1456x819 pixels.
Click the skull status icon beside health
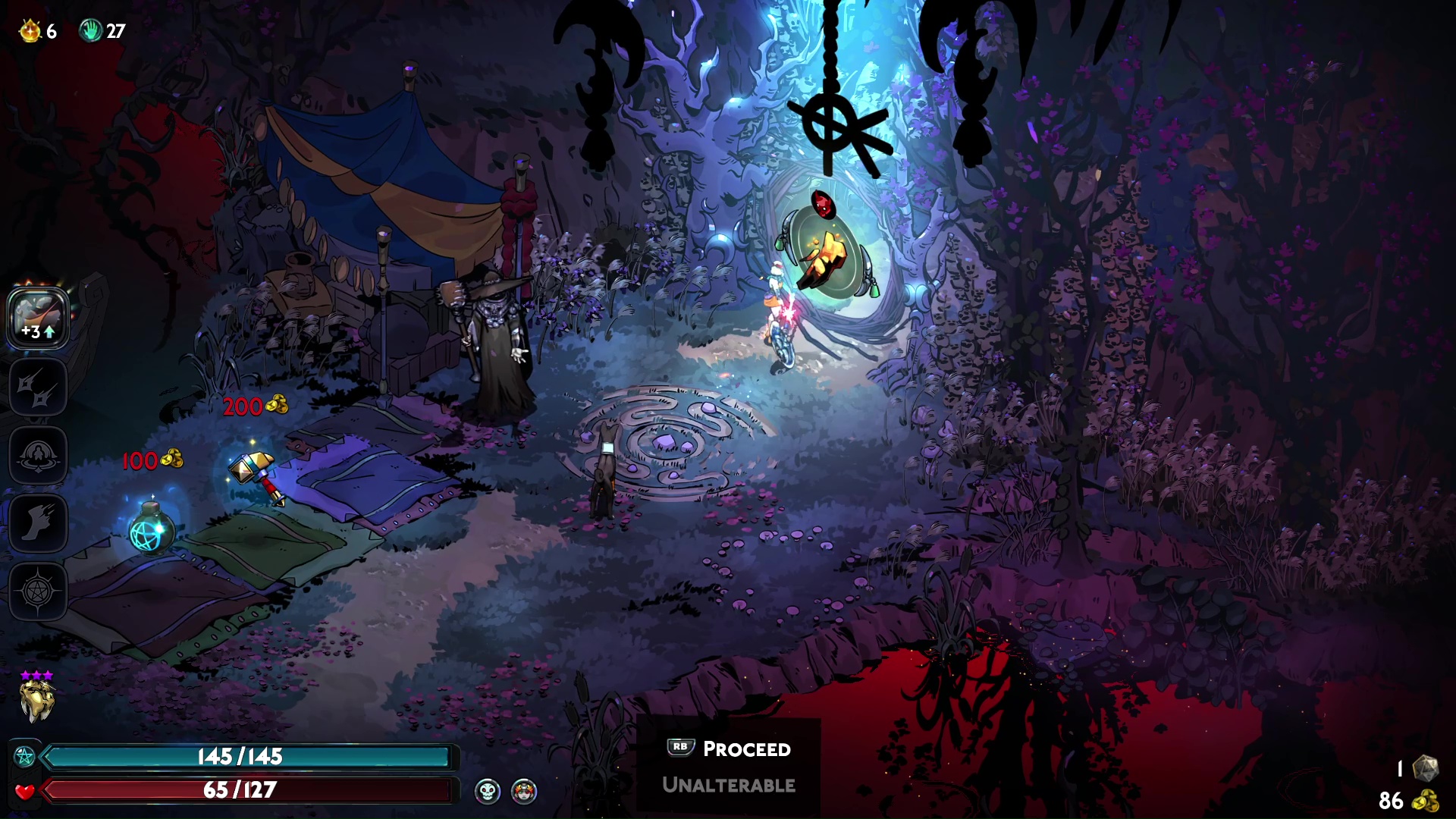[x=488, y=791]
